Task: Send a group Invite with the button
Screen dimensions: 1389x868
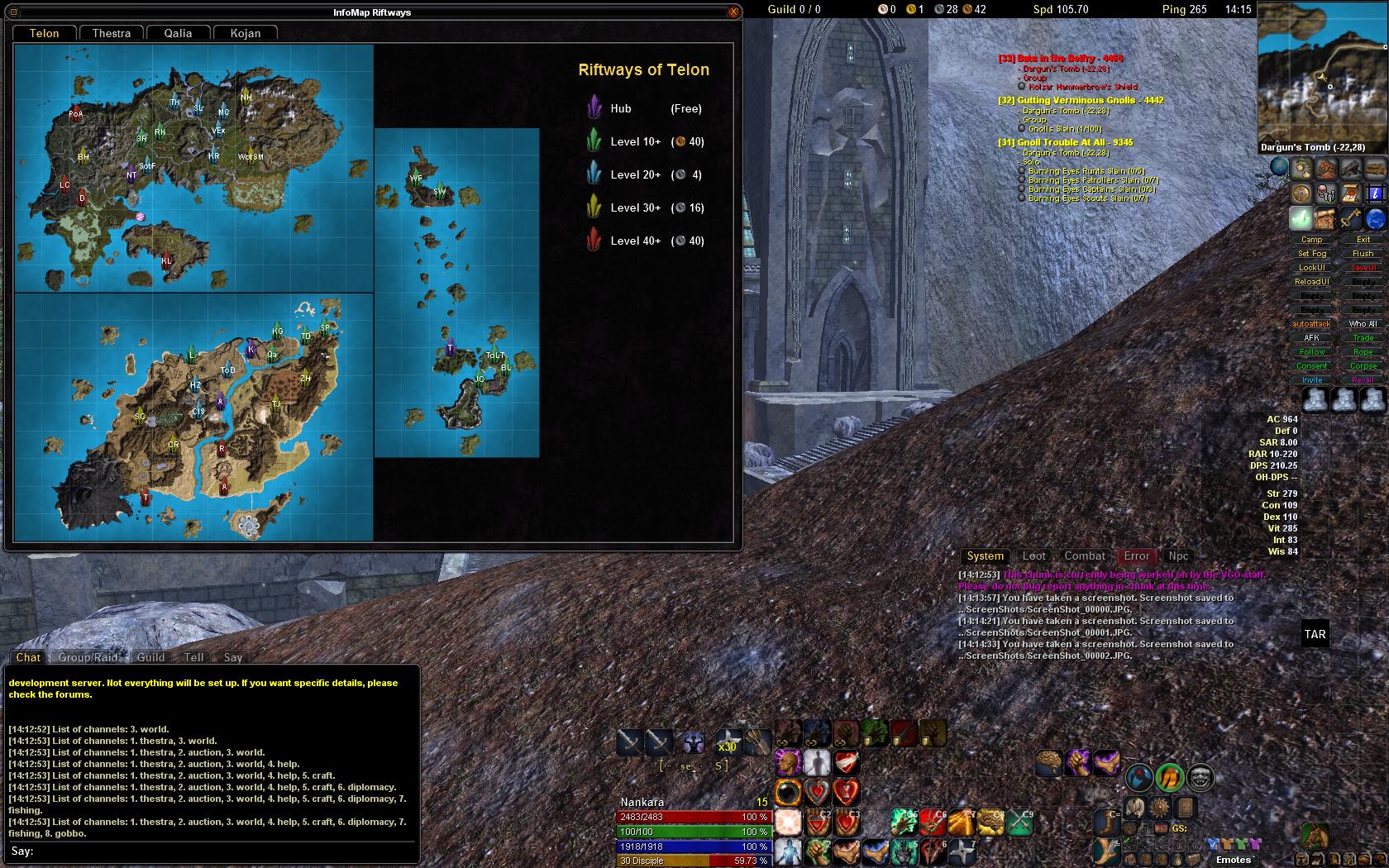Action: pos(1312,380)
